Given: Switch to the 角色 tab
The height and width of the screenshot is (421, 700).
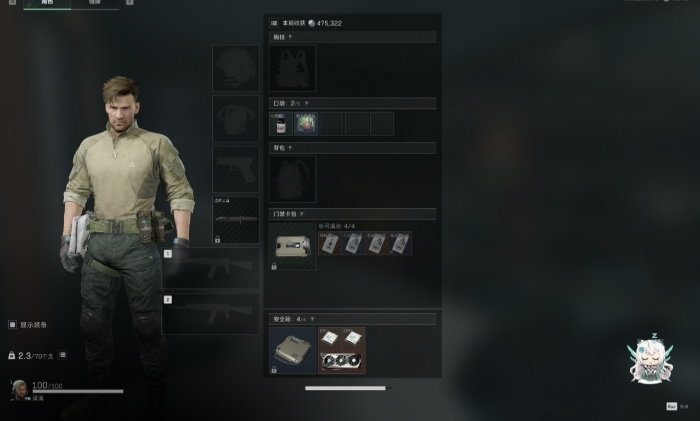Looking at the screenshot, I should click(x=47, y=3).
